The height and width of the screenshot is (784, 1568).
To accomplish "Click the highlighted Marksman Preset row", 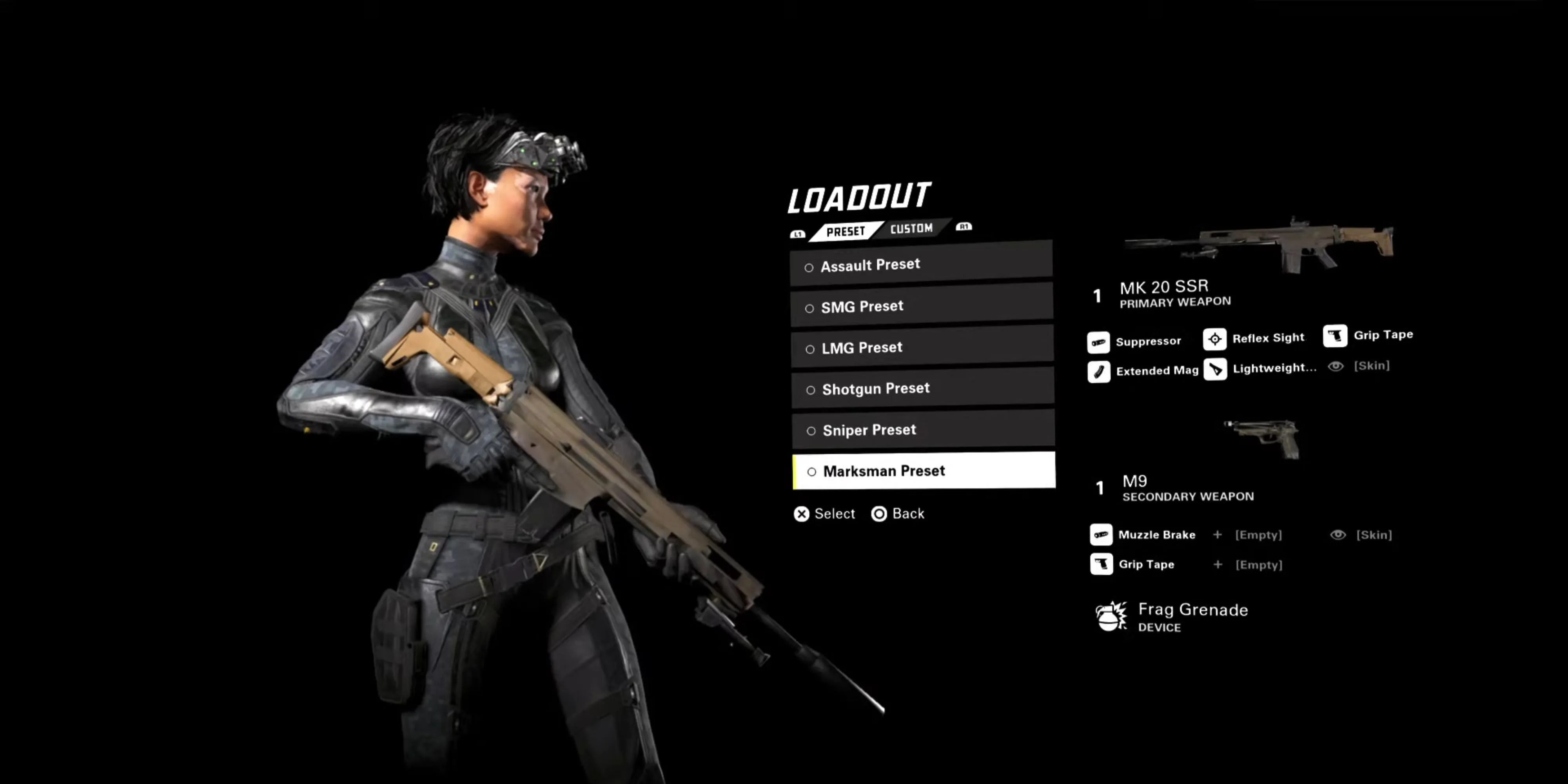I will tap(924, 471).
